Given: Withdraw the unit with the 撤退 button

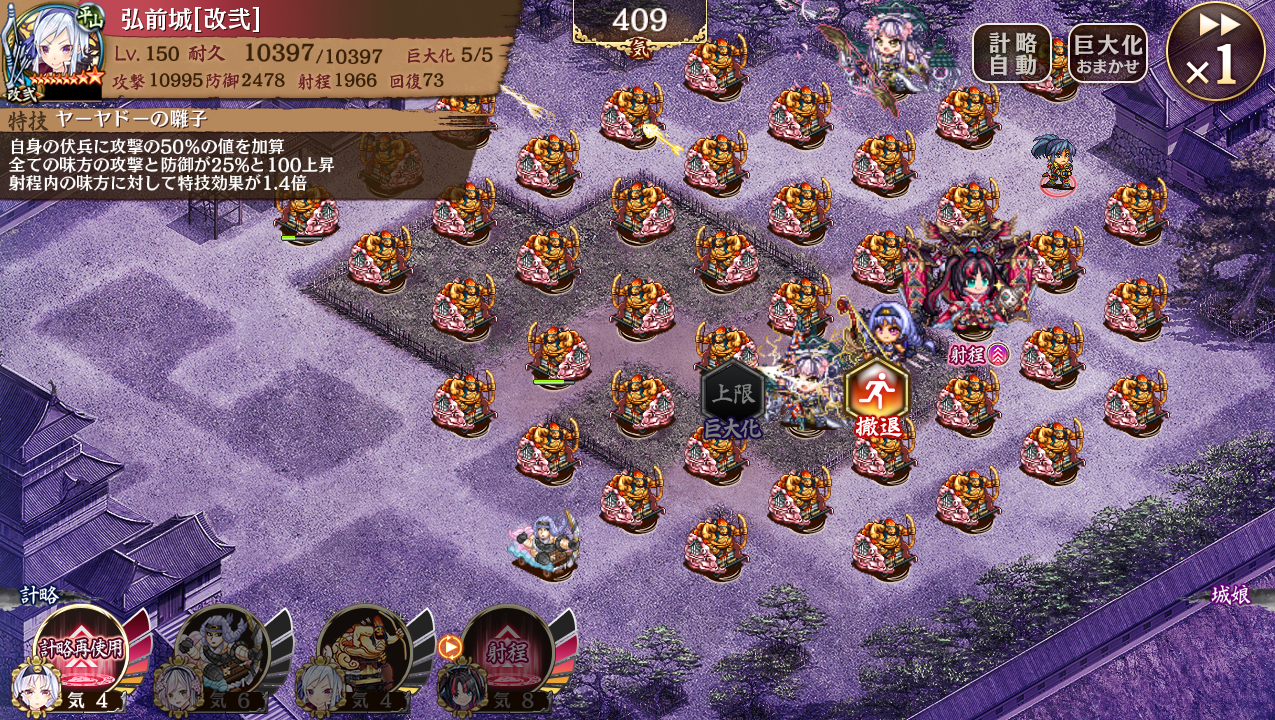Looking at the screenshot, I should click(x=877, y=393).
